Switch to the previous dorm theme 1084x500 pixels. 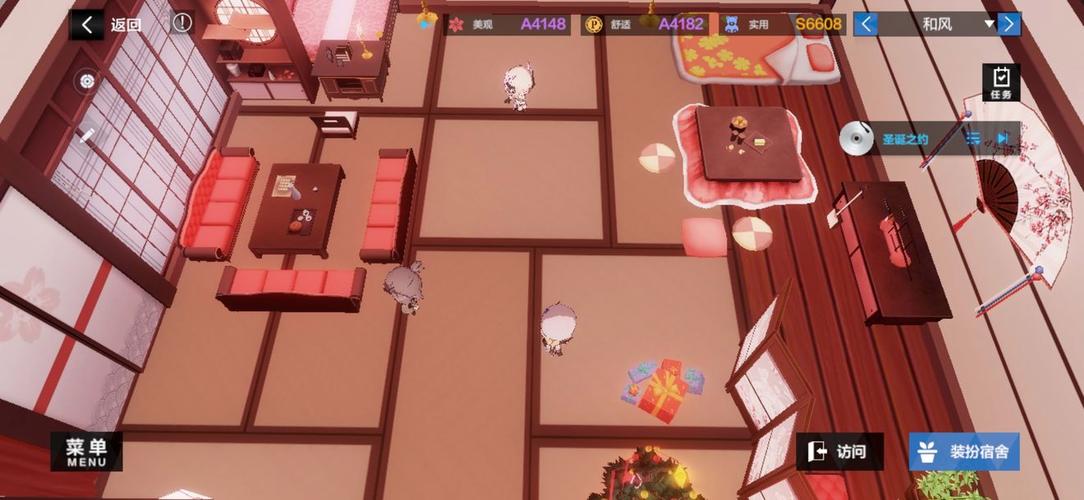coord(866,24)
